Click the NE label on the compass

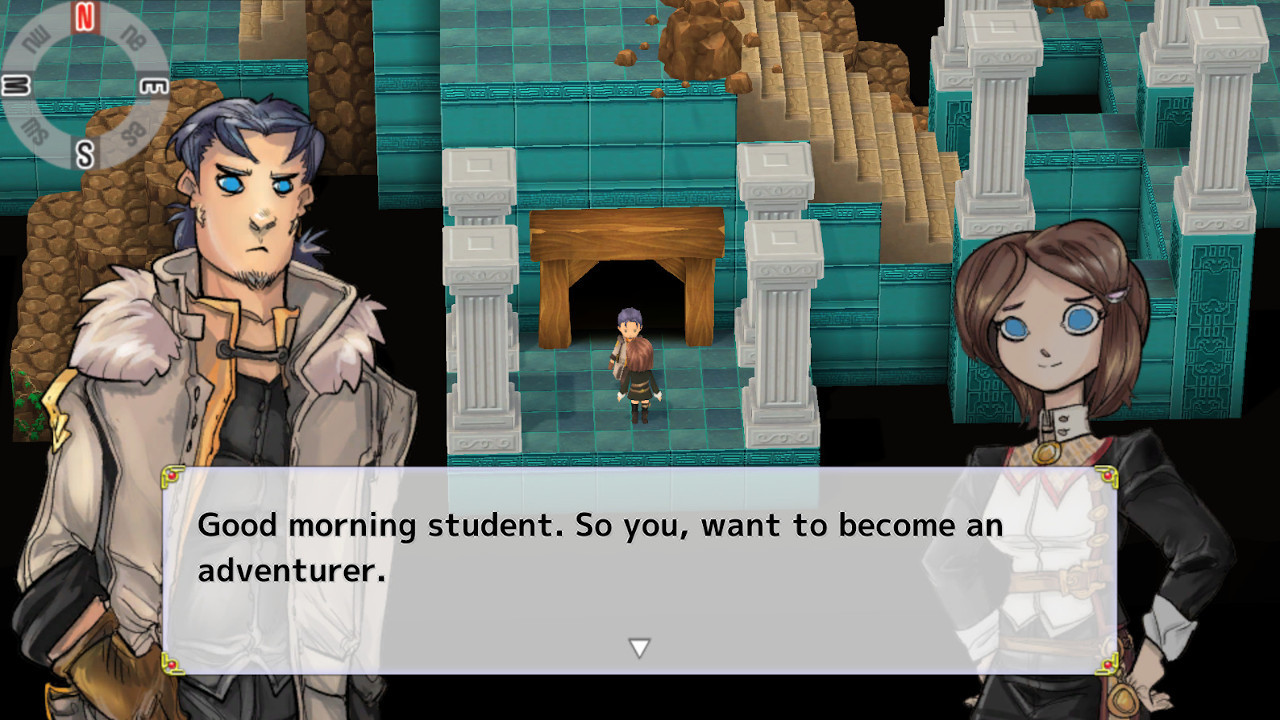point(133,37)
